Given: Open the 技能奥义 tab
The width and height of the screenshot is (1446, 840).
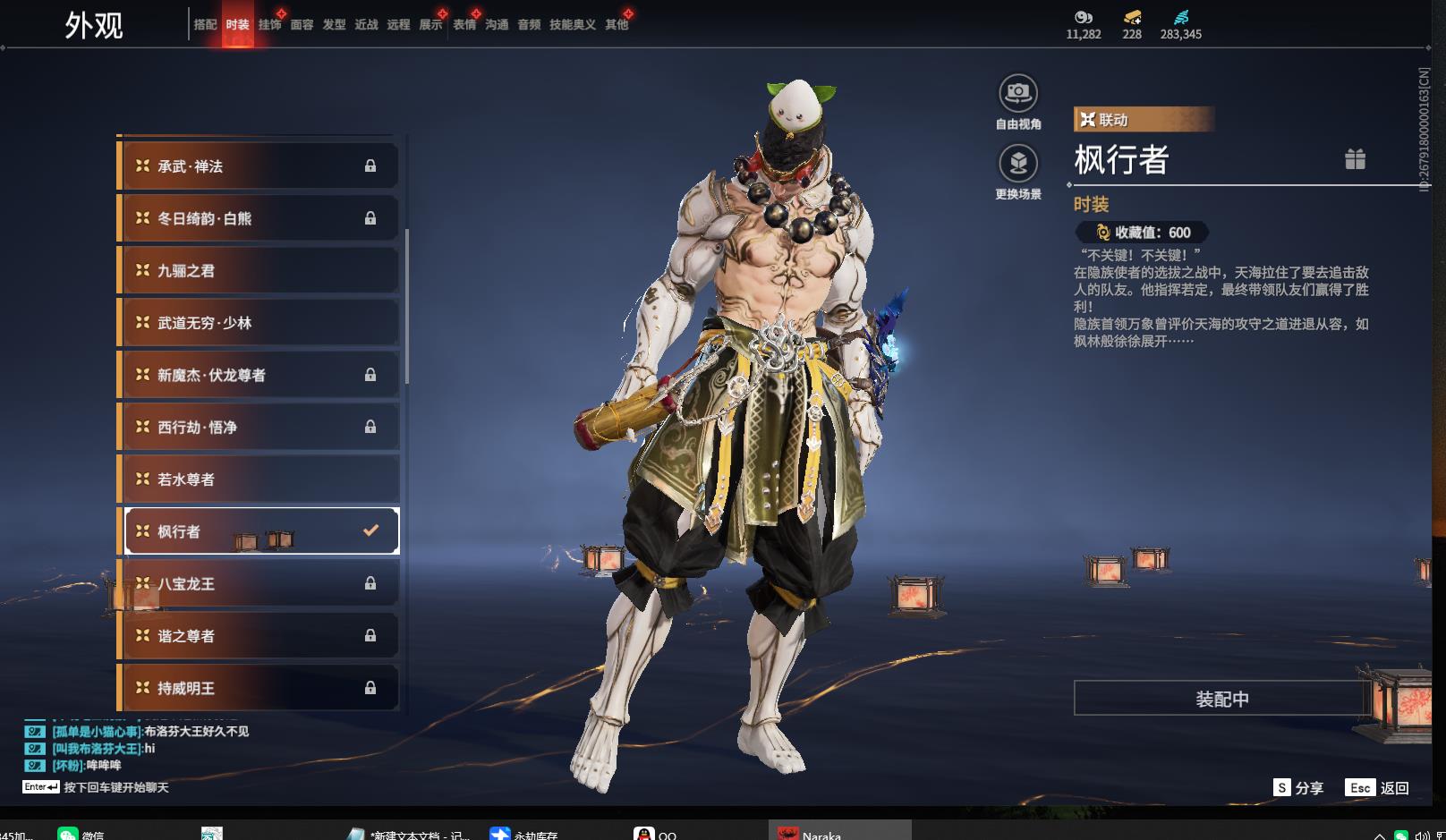Looking at the screenshot, I should point(572,25).
